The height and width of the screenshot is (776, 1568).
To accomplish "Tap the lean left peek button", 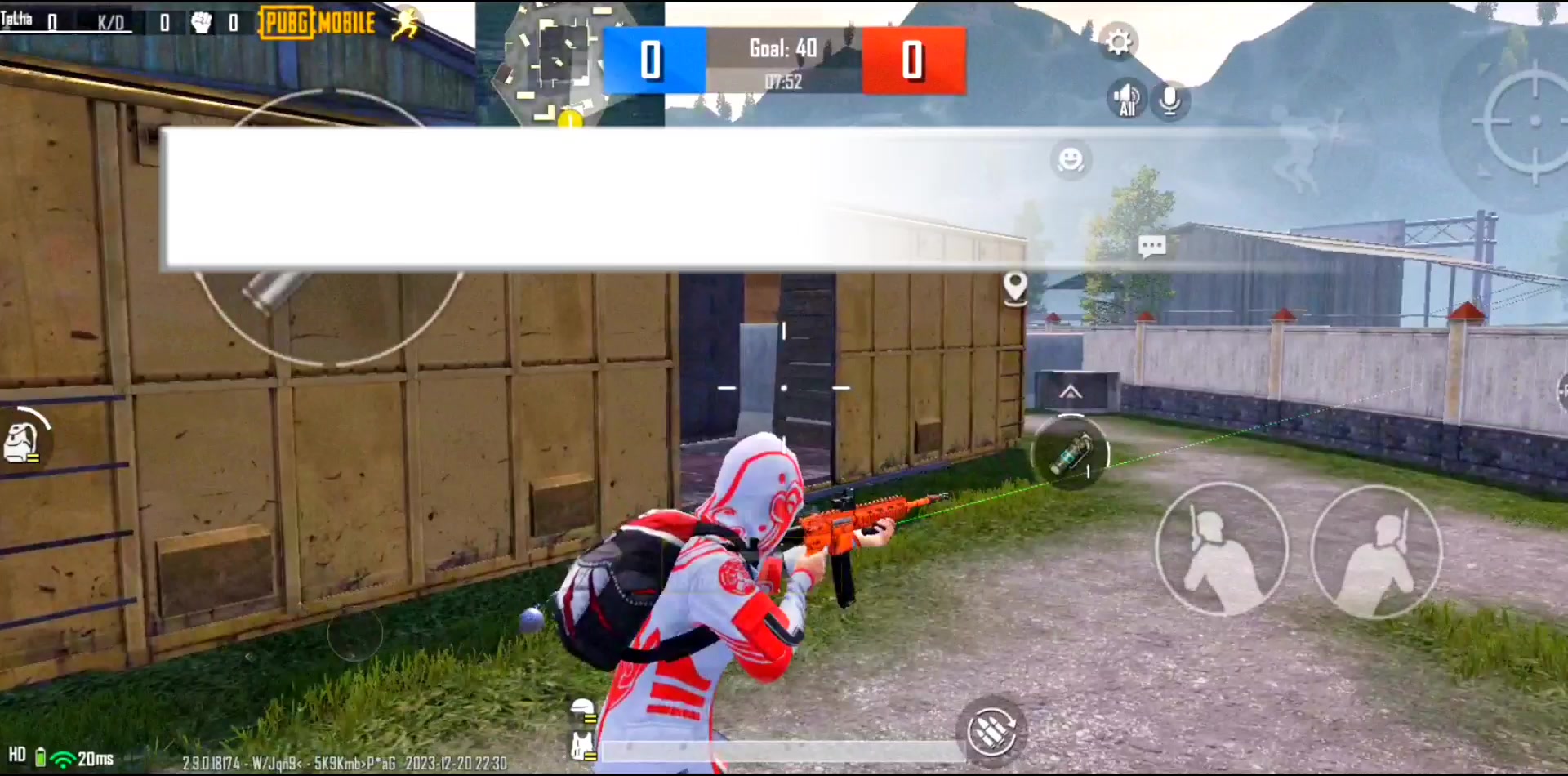I will tap(1221, 549).
